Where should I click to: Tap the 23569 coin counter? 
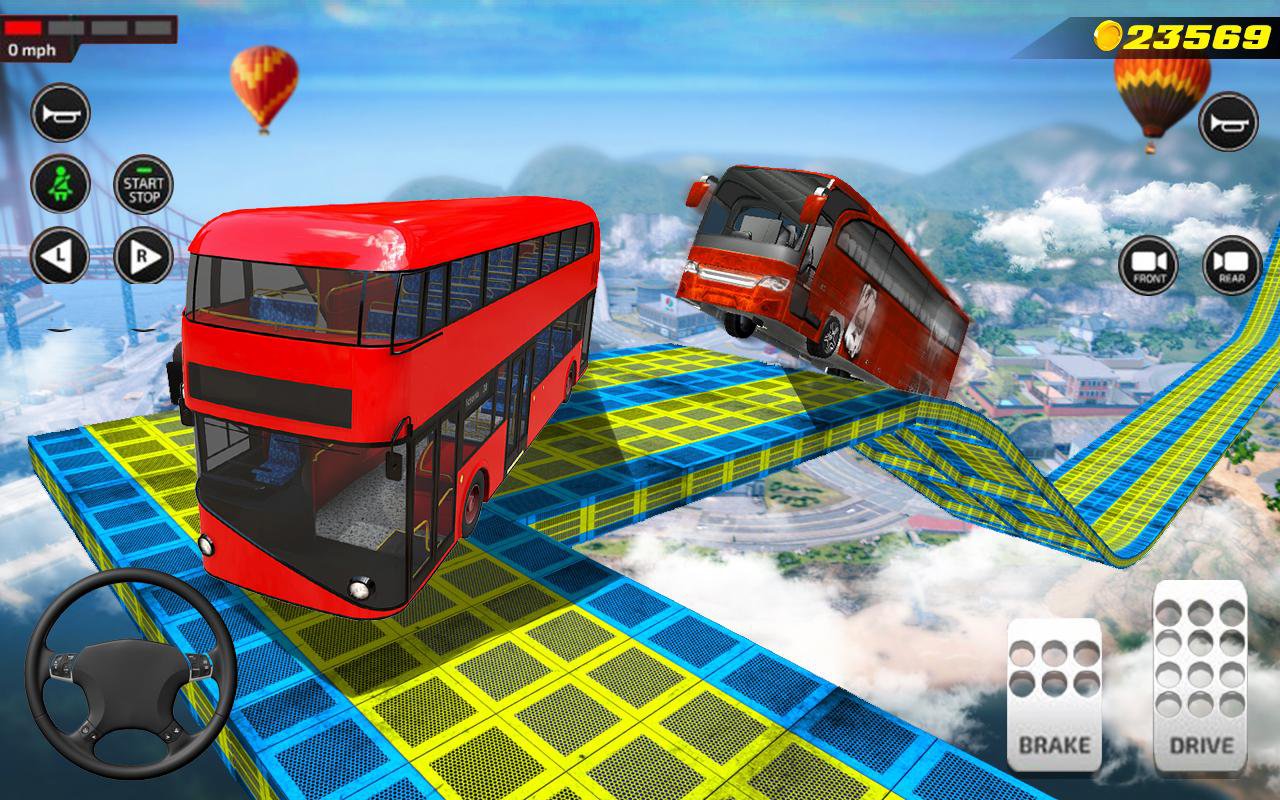coord(1195,34)
